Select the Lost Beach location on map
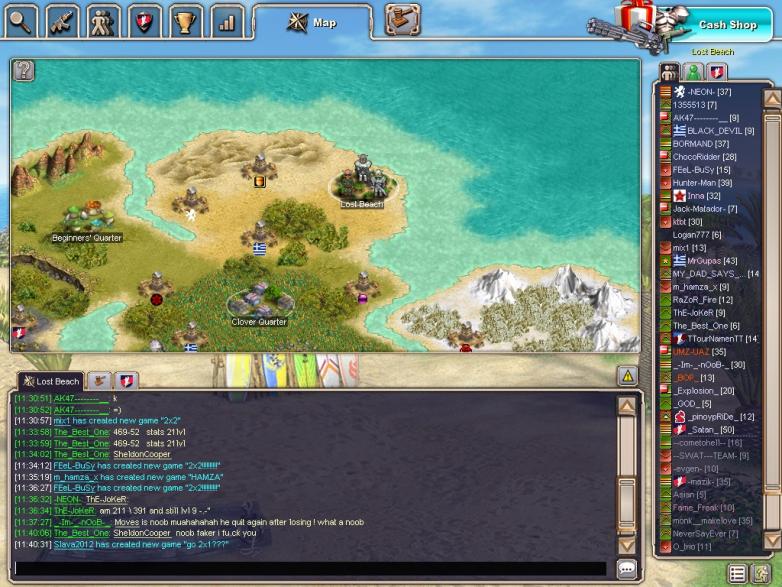The image size is (782, 587). click(362, 183)
